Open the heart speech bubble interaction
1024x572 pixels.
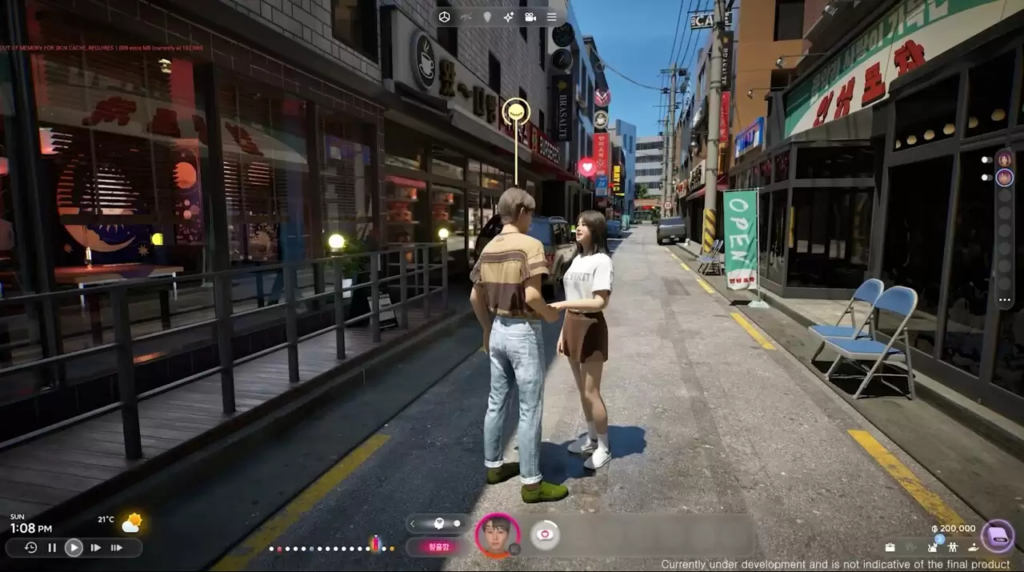coord(544,535)
